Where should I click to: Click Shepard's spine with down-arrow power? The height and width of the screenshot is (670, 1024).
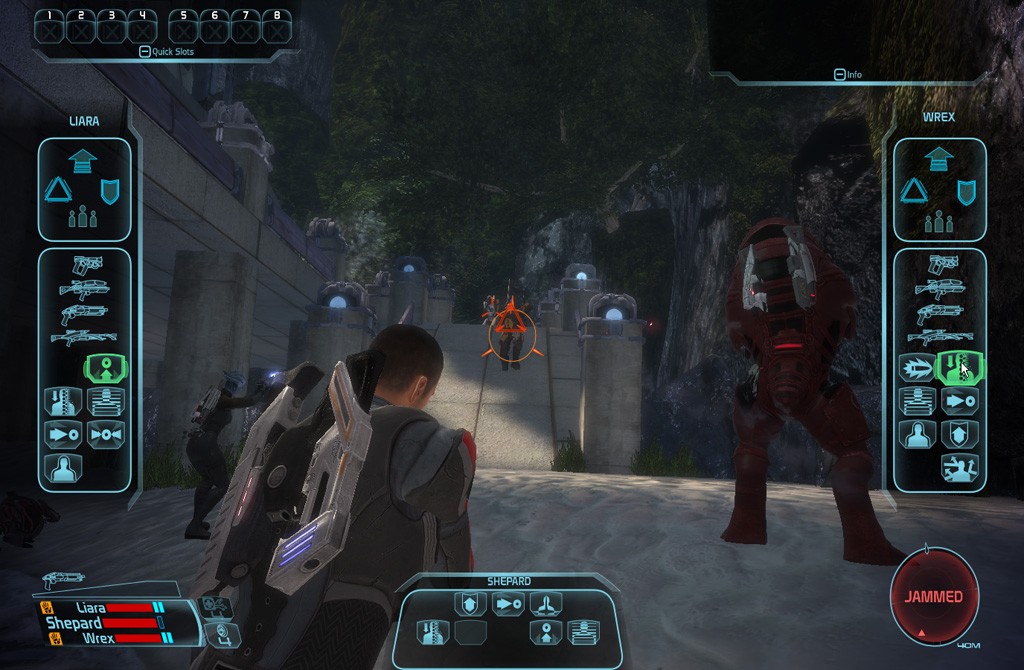433,632
